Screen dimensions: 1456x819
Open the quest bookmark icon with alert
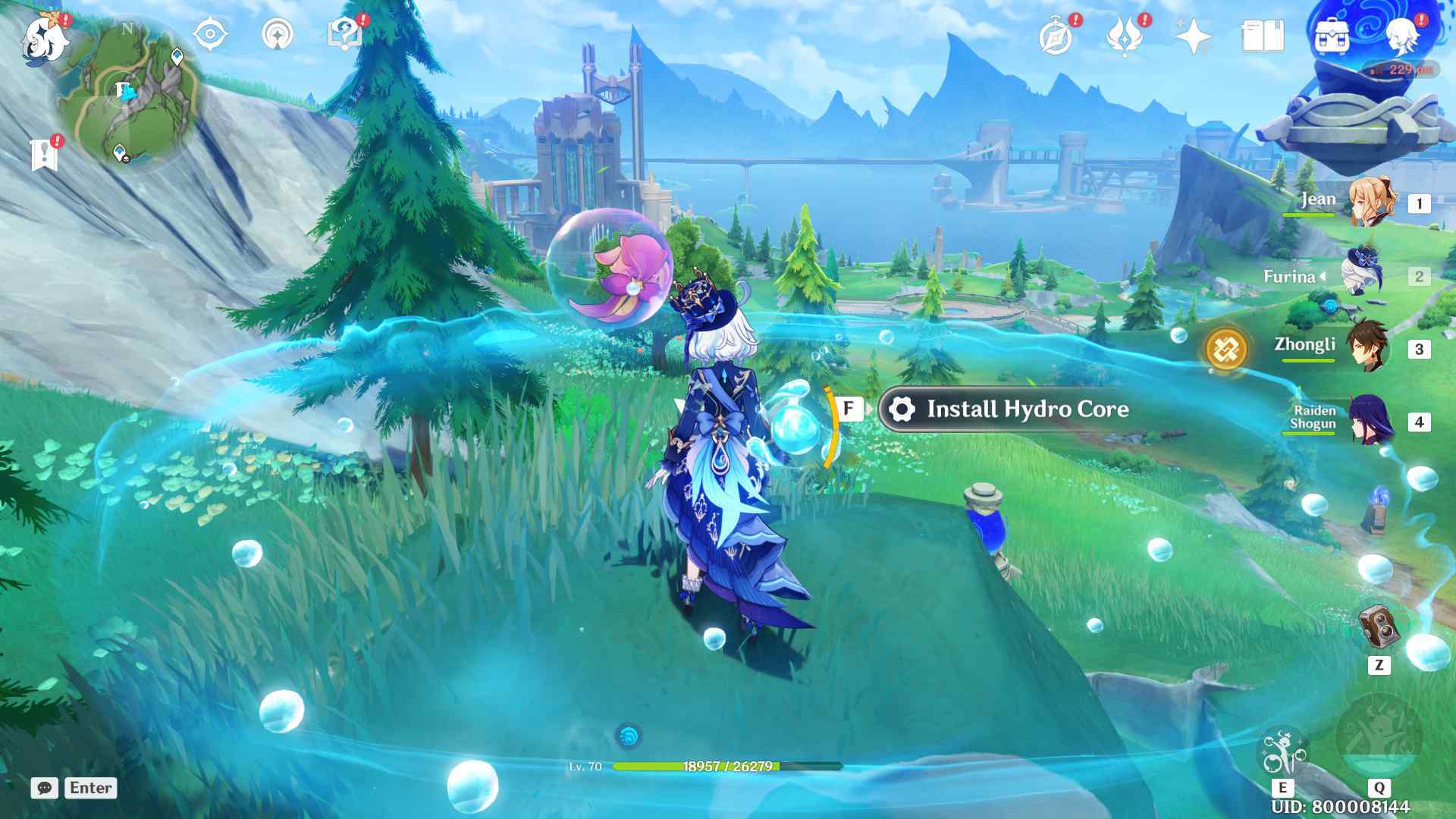[45, 154]
